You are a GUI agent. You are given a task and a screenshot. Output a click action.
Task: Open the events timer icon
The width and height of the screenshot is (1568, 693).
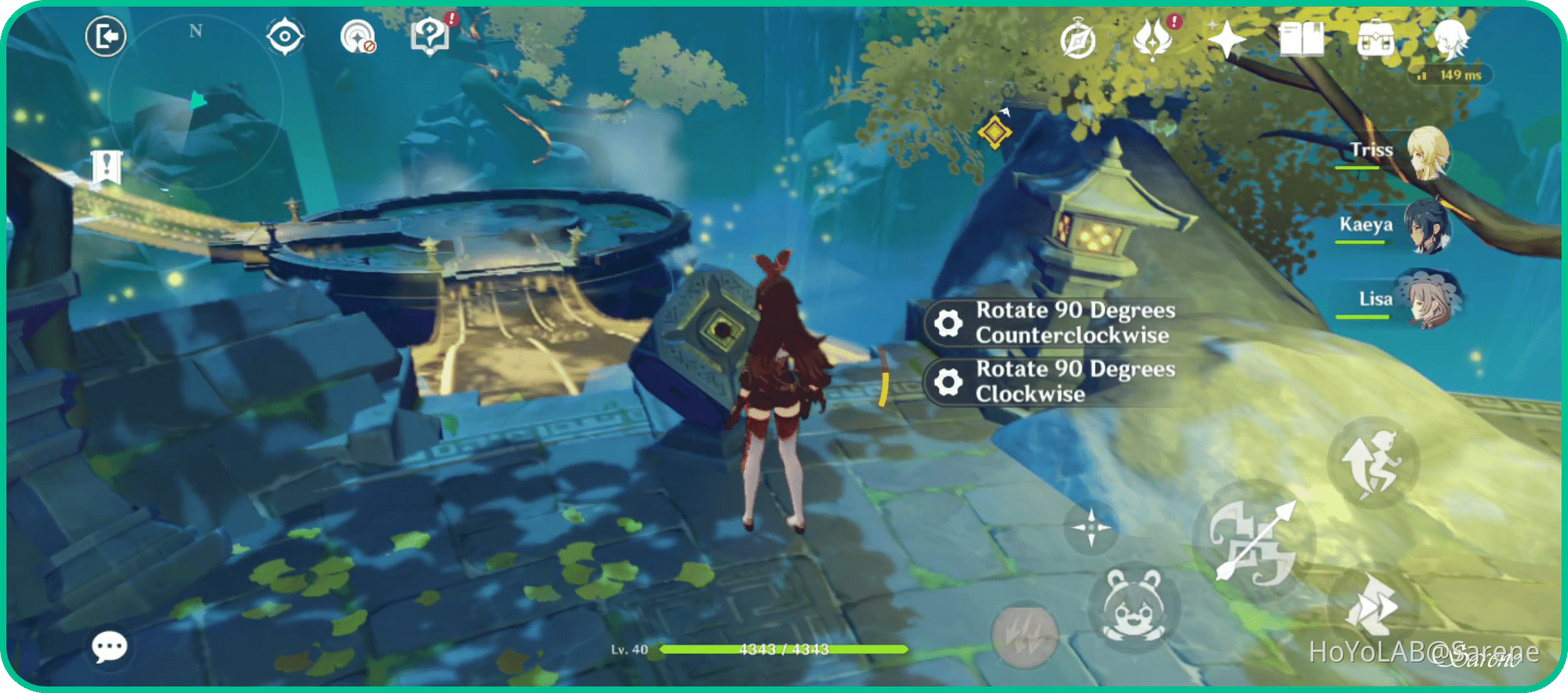[1078, 42]
